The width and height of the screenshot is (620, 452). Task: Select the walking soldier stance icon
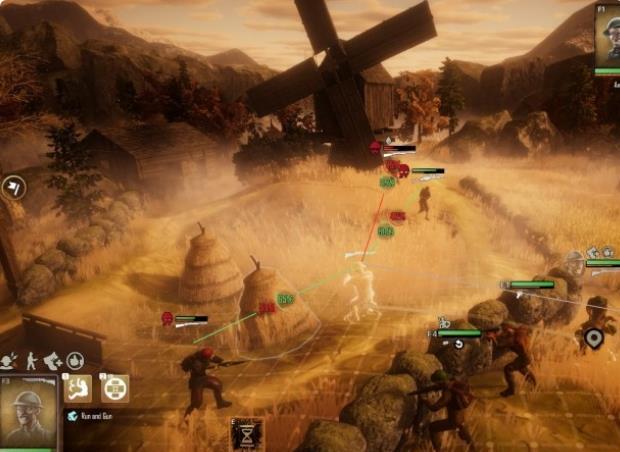31,361
